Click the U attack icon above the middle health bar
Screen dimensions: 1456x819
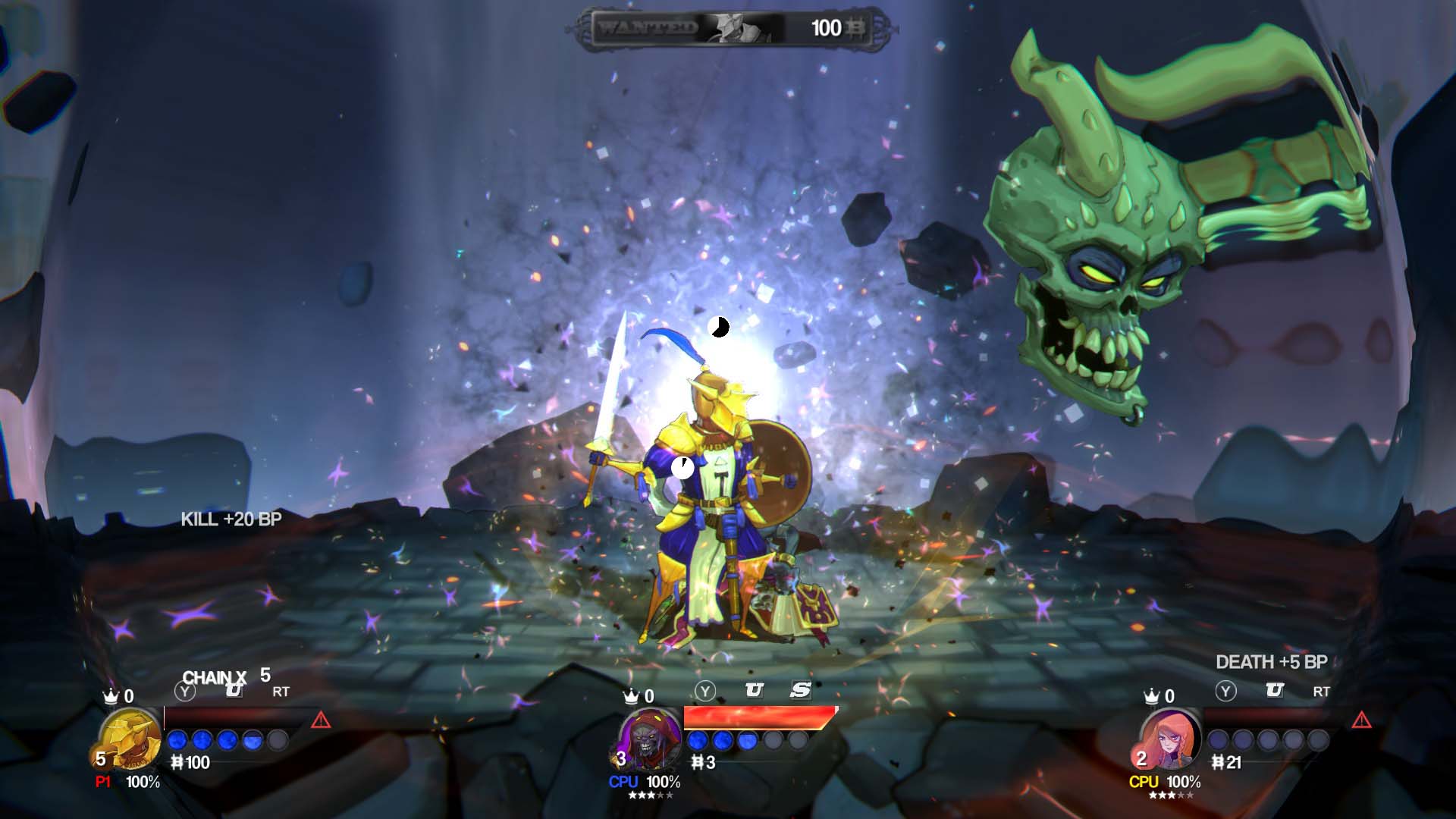755,689
